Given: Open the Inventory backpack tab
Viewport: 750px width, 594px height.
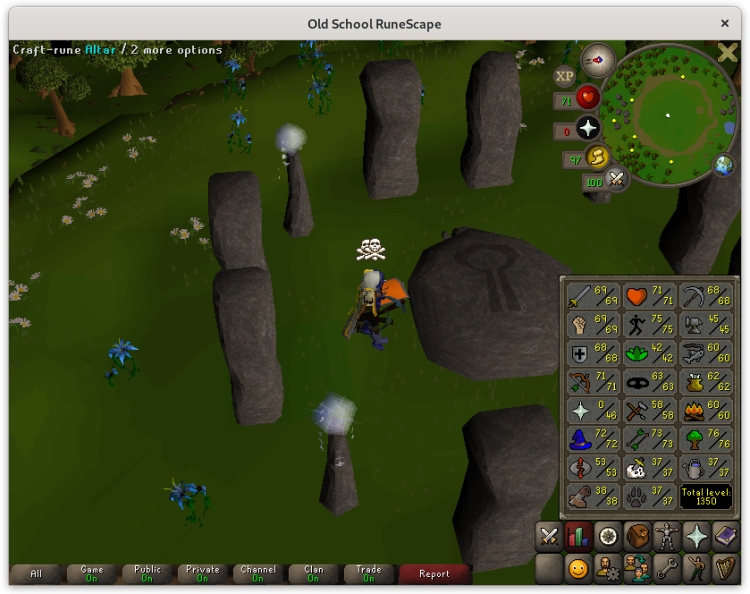Looking at the screenshot, I should click(x=637, y=537).
